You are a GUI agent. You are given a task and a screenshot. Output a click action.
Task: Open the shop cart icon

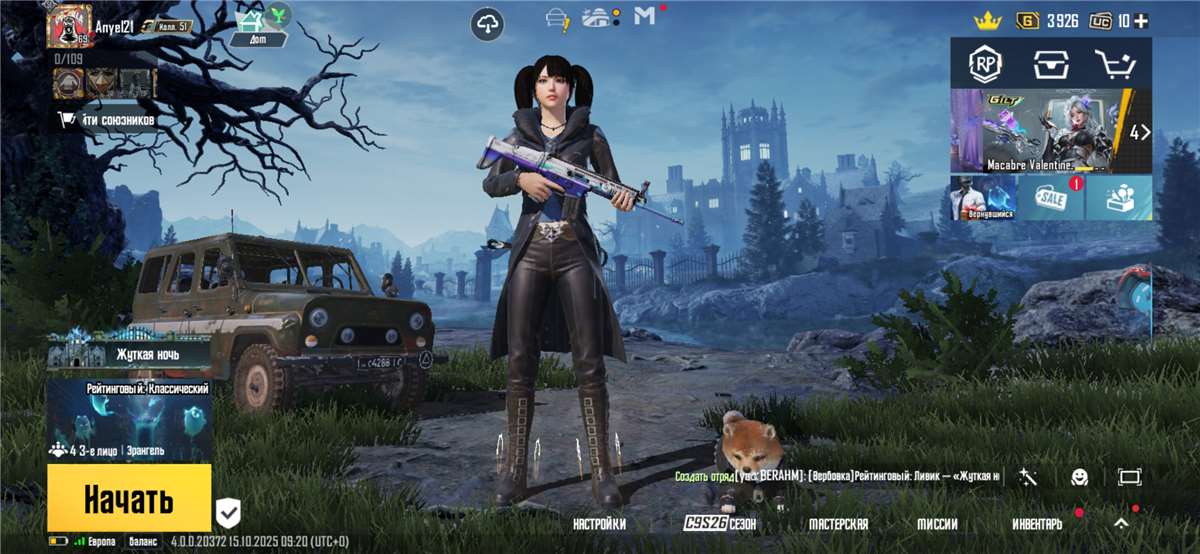click(1116, 65)
